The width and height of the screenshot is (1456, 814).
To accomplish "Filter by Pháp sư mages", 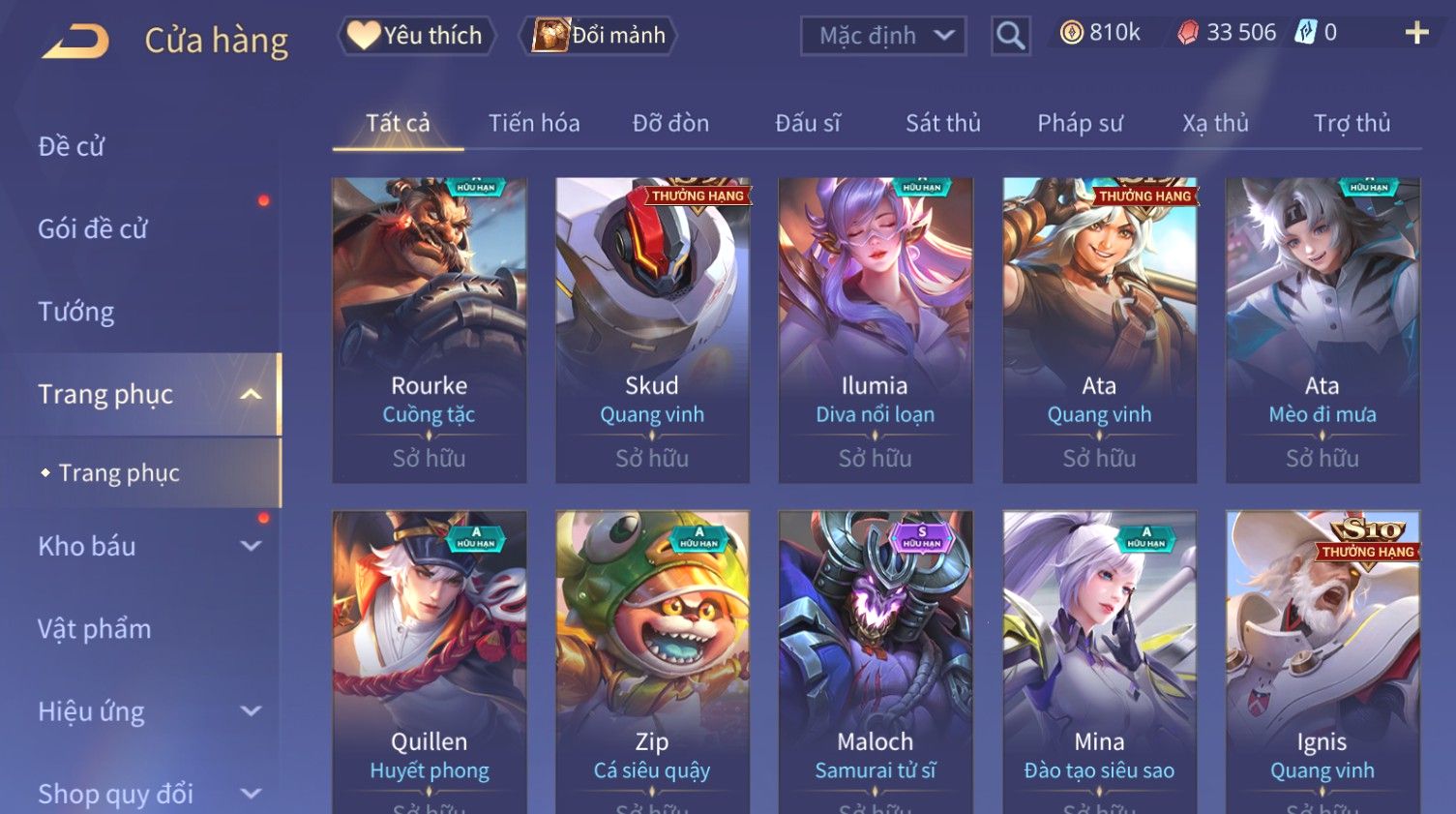I will [1080, 124].
